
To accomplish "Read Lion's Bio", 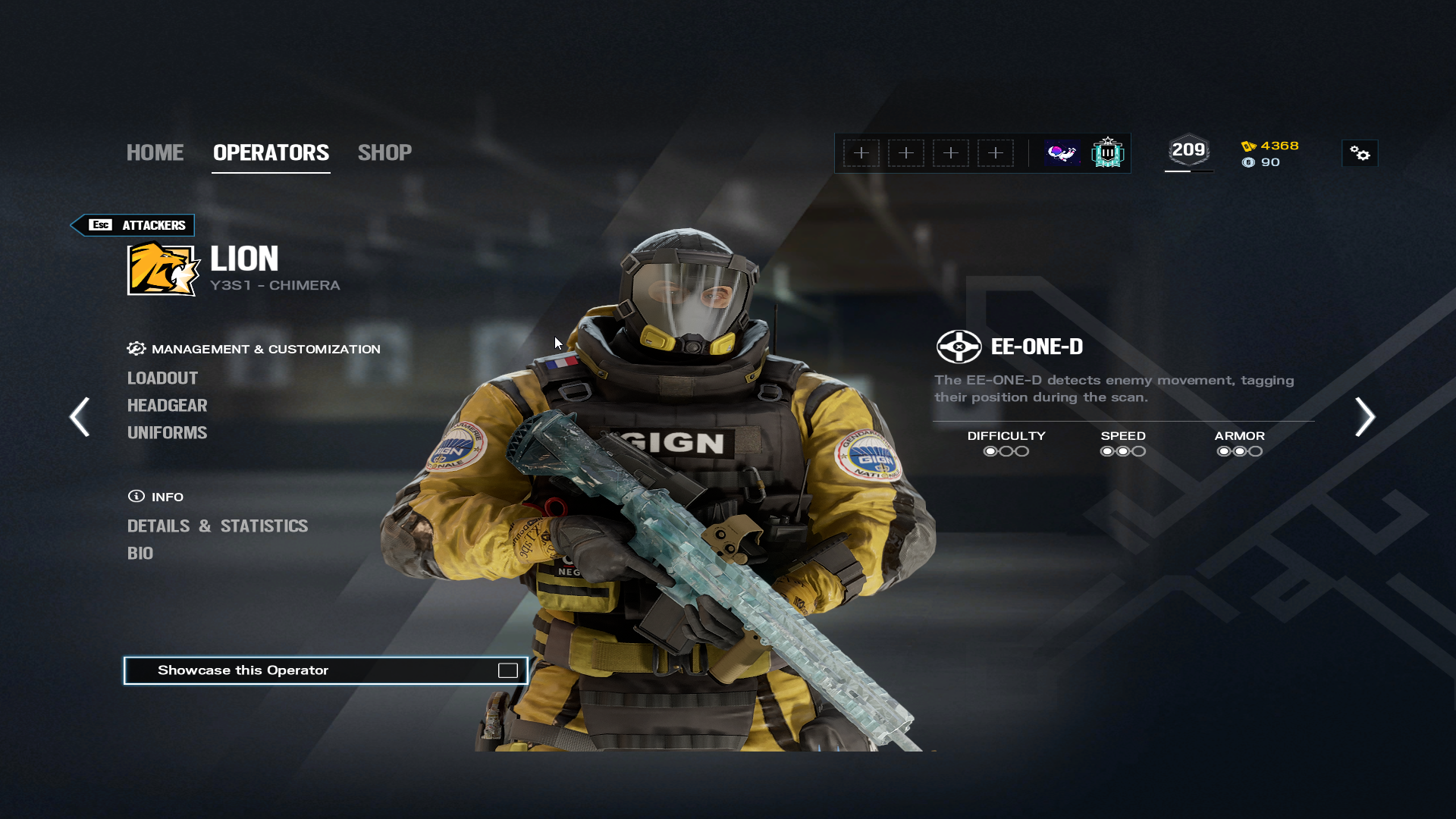I will (140, 554).
